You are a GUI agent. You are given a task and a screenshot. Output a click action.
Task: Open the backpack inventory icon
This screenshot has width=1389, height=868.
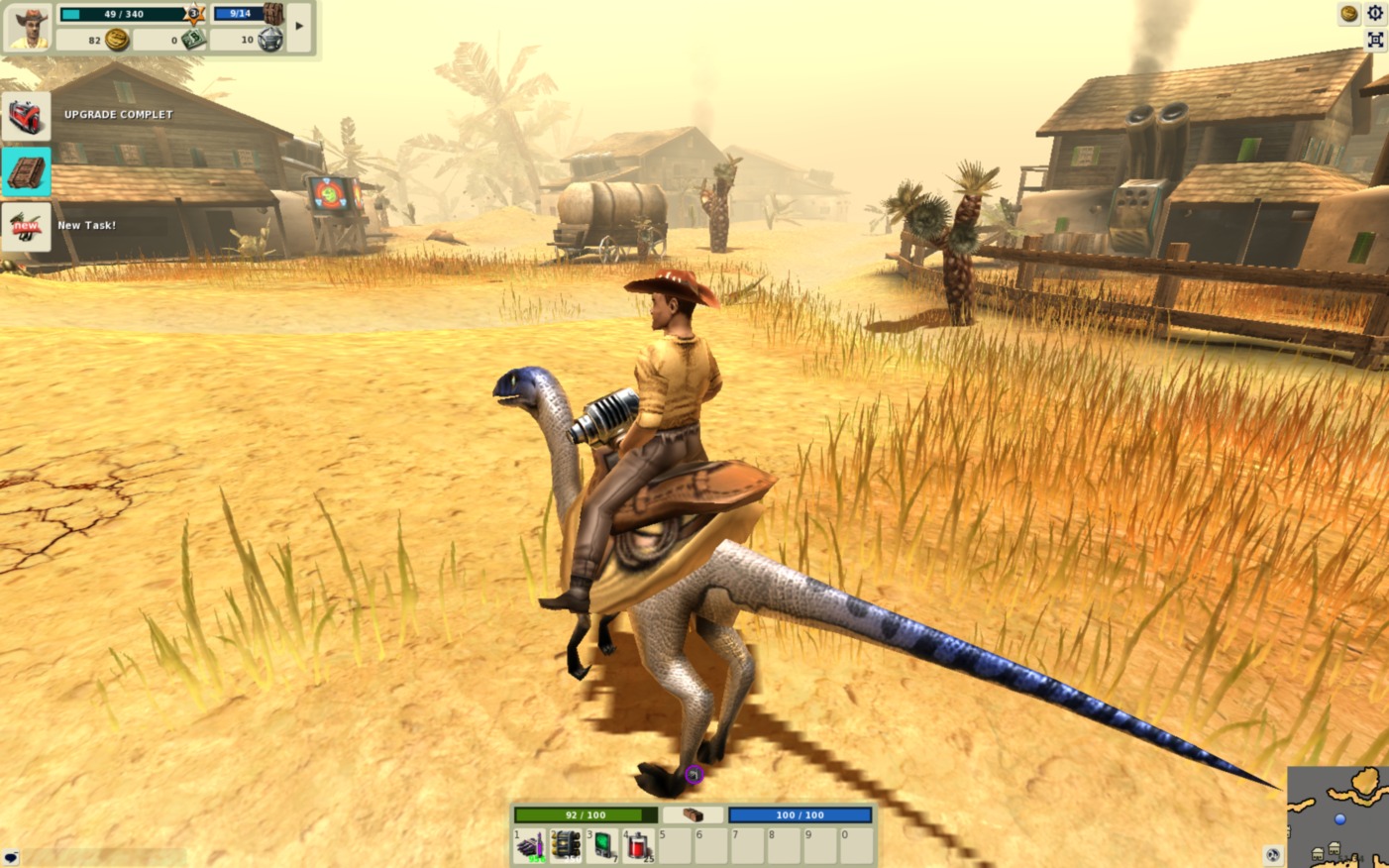point(273,14)
